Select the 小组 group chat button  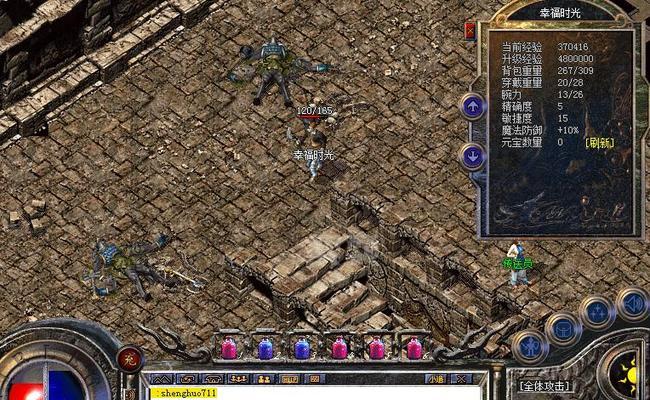(436, 379)
